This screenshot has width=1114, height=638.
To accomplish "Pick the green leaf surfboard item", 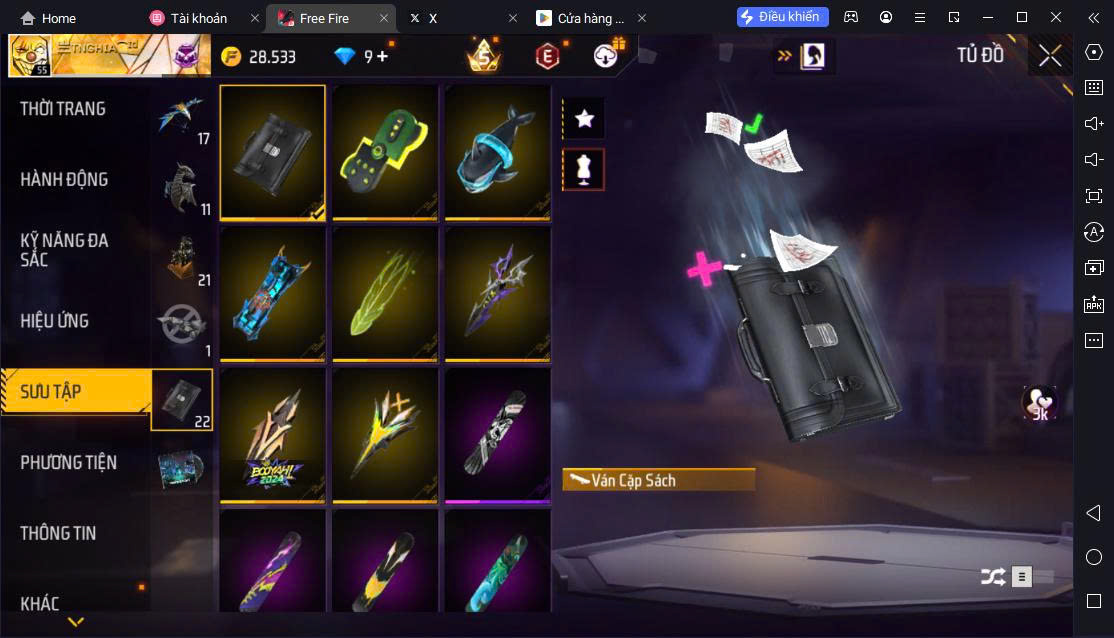I will coord(385,293).
